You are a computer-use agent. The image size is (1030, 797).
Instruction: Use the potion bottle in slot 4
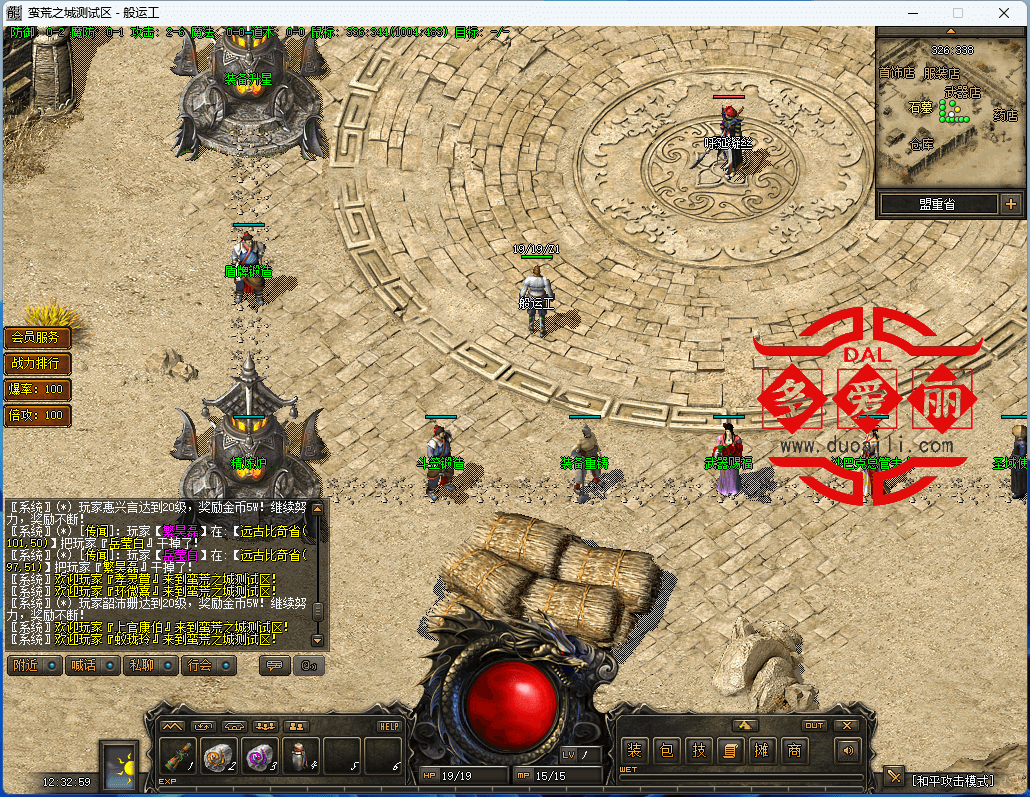coord(301,758)
